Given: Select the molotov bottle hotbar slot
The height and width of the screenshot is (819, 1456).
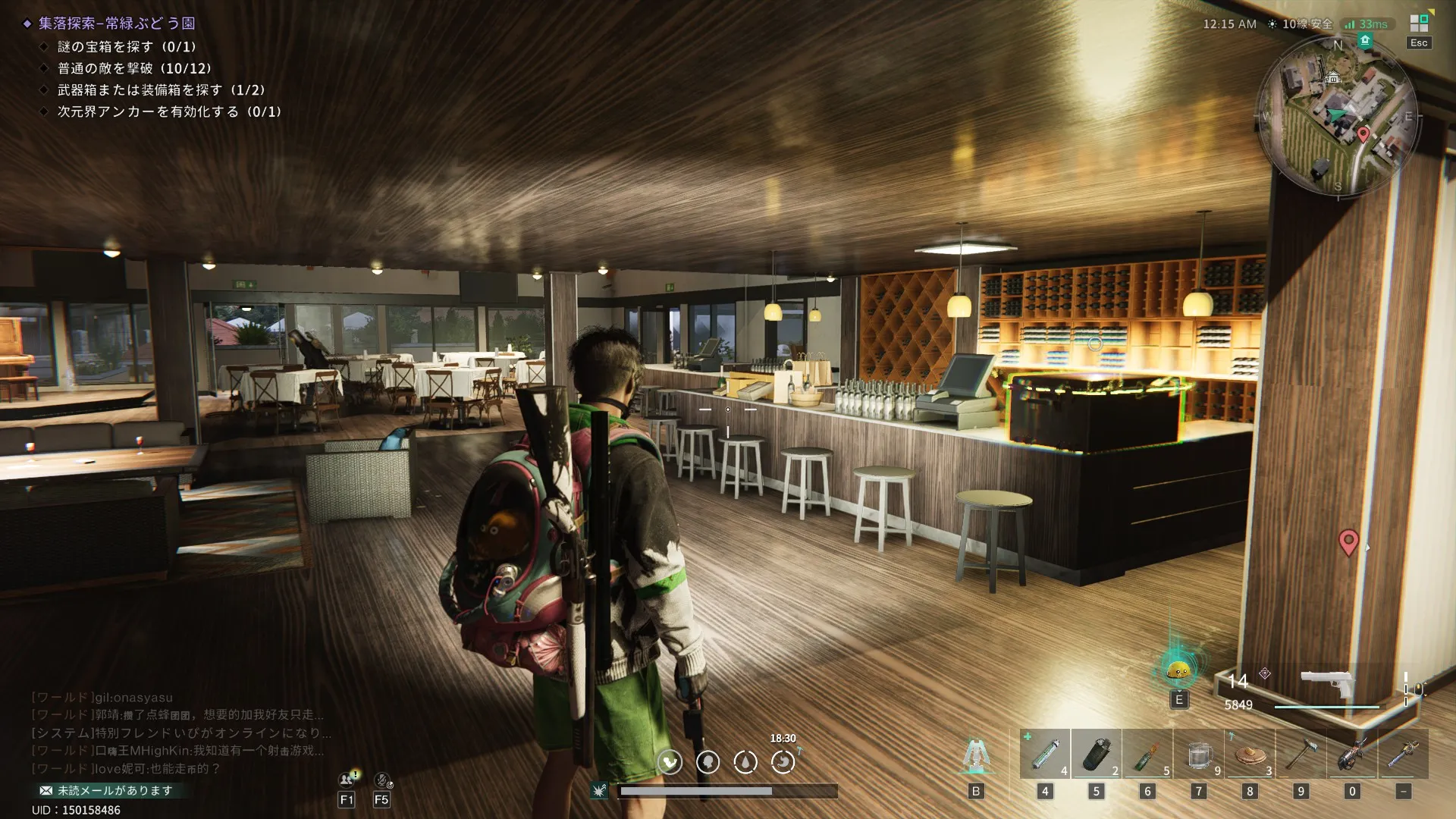Looking at the screenshot, I should click(x=1147, y=755).
